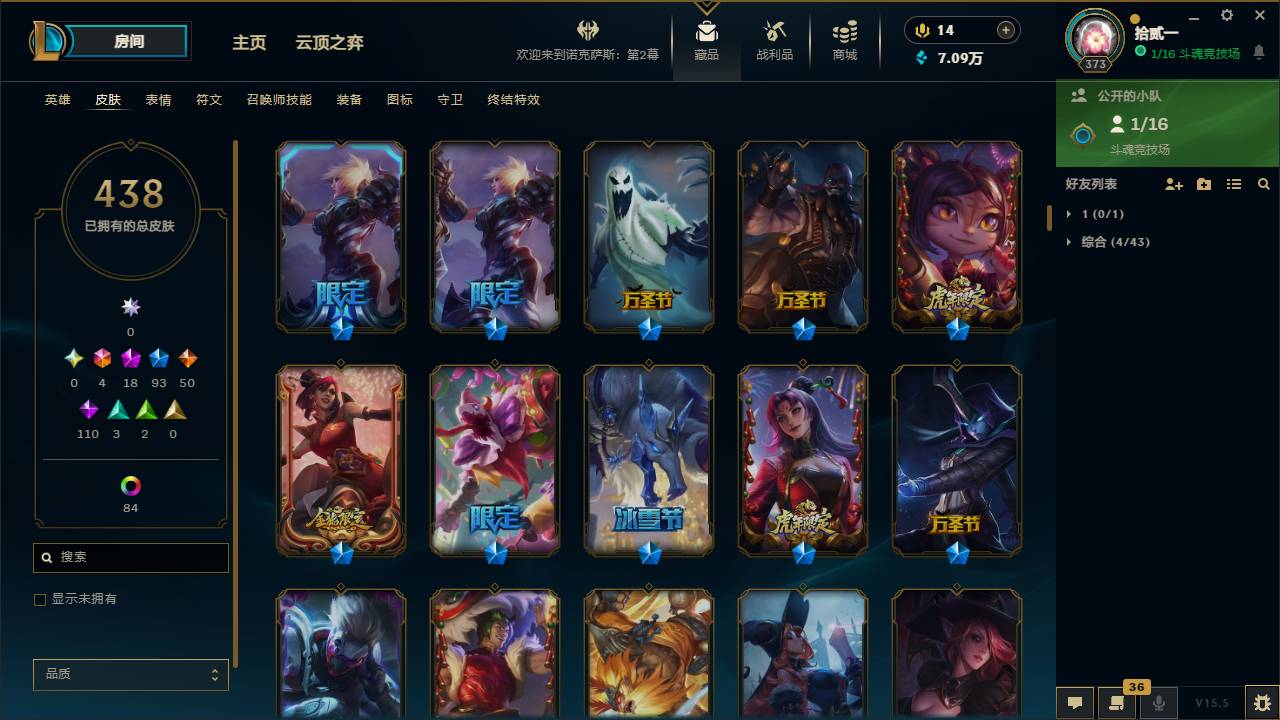Image resolution: width=1280 pixels, height=720 pixels.
Task: Click the 主页 home button
Action: click(x=249, y=42)
